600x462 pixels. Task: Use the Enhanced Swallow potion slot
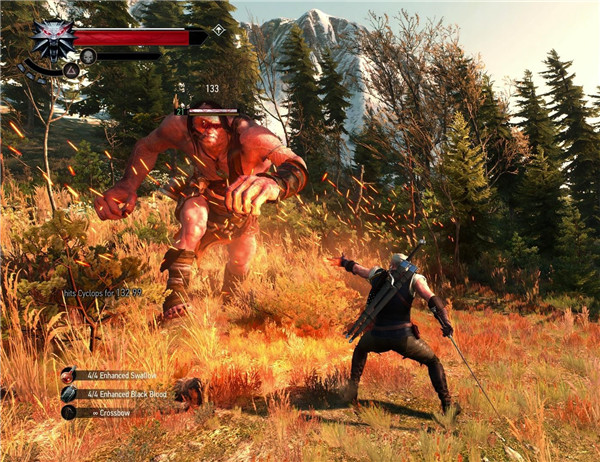68,376
